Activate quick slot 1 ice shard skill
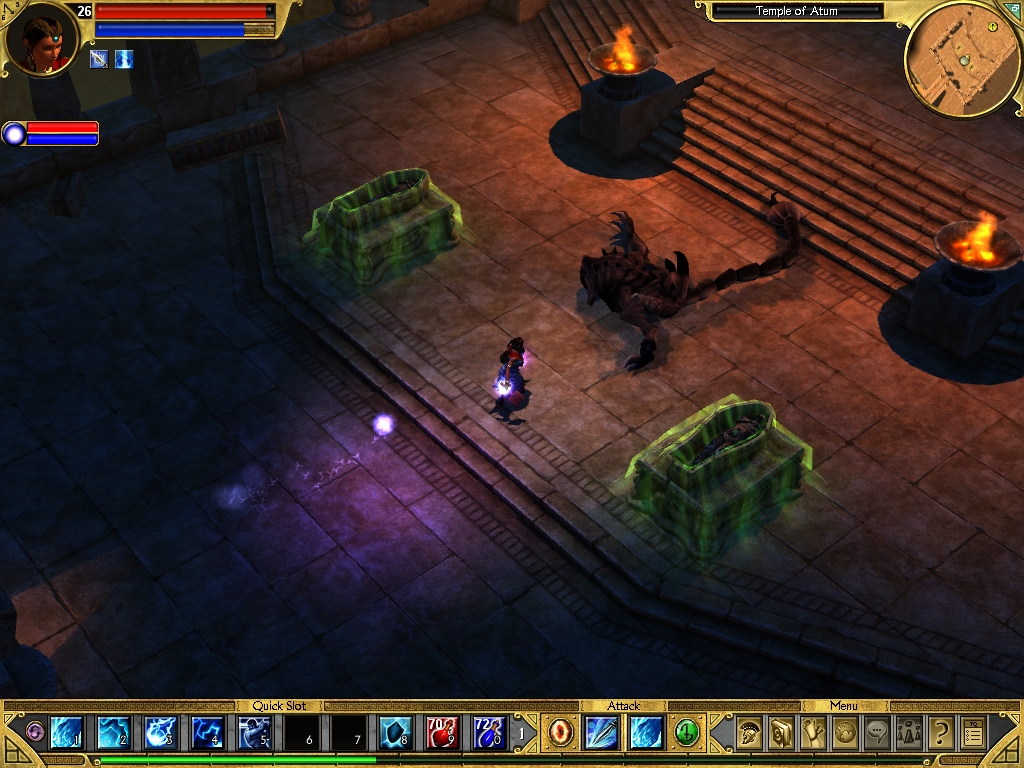The height and width of the screenshot is (768, 1024). click(x=66, y=733)
